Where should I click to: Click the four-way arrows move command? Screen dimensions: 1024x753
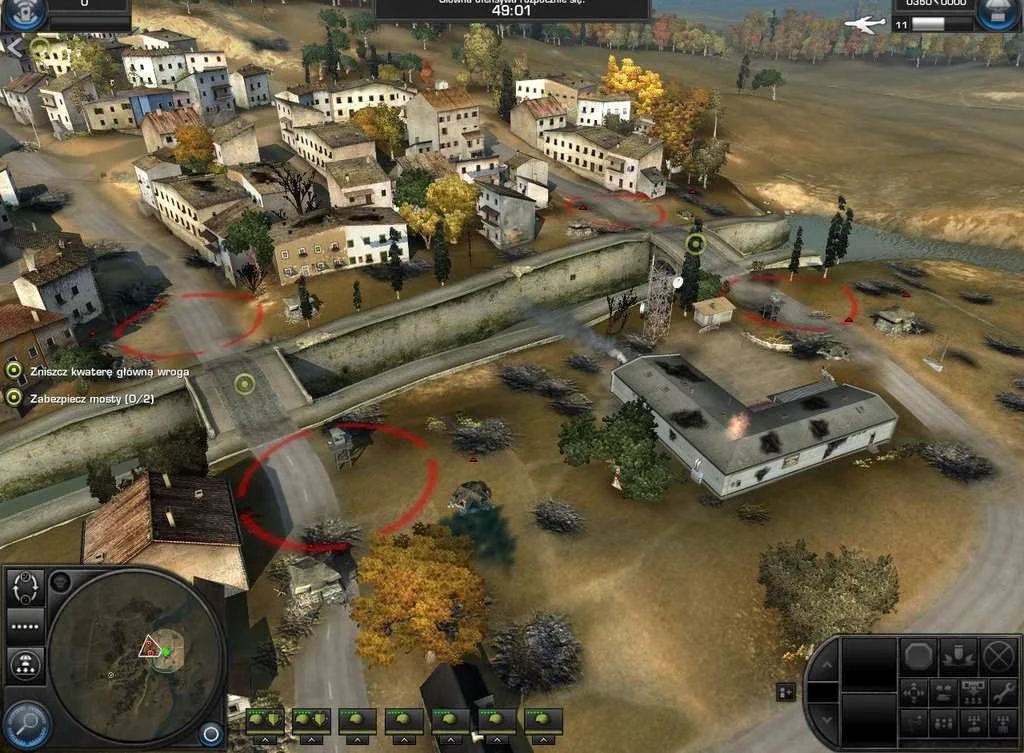(x=914, y=691)
